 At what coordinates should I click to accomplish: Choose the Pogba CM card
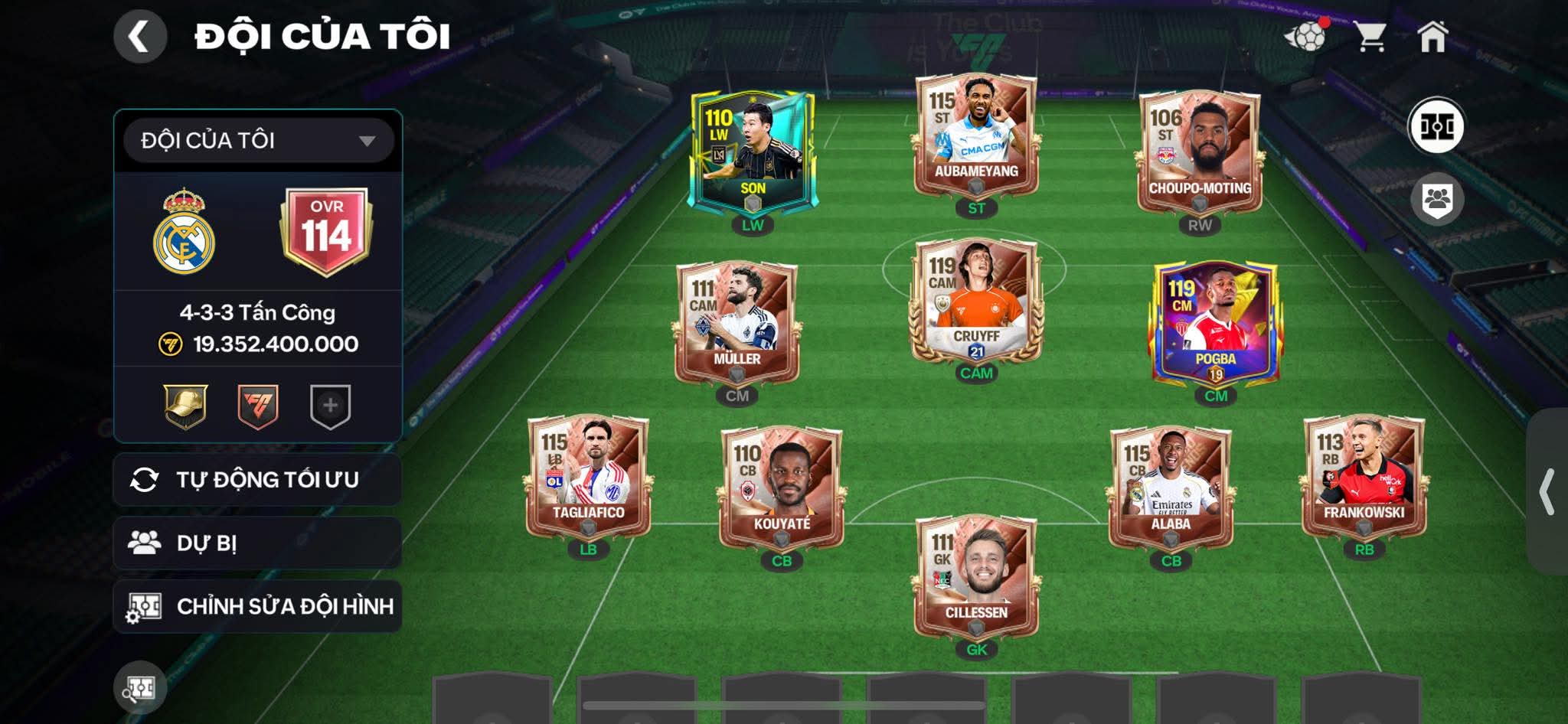pyautogui.click(x=1215, y=324)
